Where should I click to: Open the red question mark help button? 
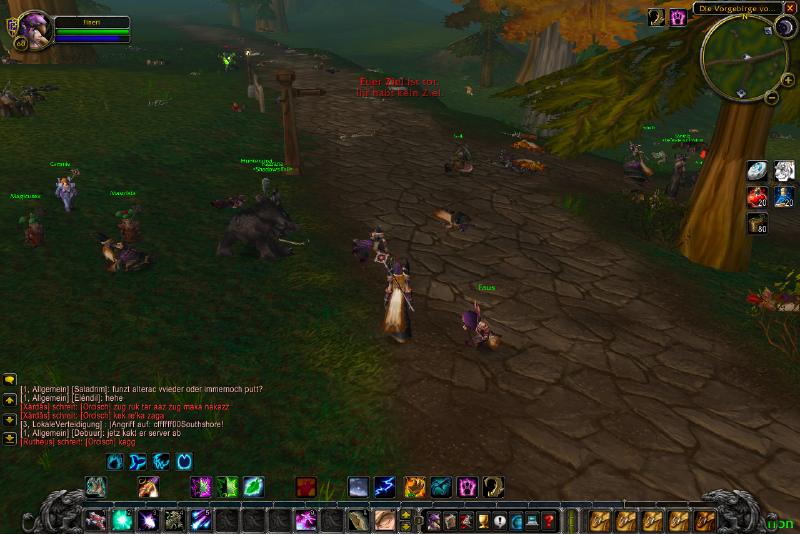548,520
